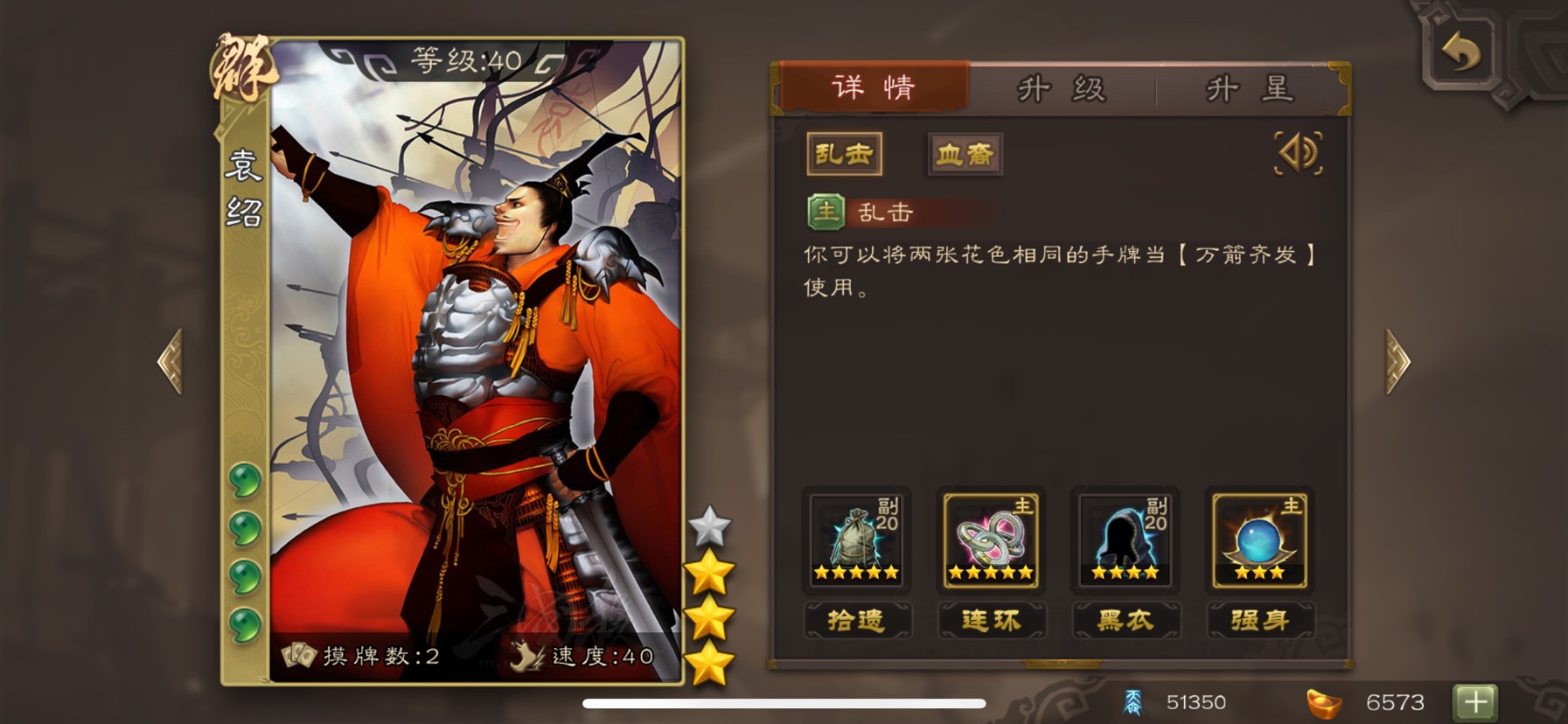The image size is (1568, 724).
Task: Open the 升星 star-up tab
Action: pos(1249,89)
